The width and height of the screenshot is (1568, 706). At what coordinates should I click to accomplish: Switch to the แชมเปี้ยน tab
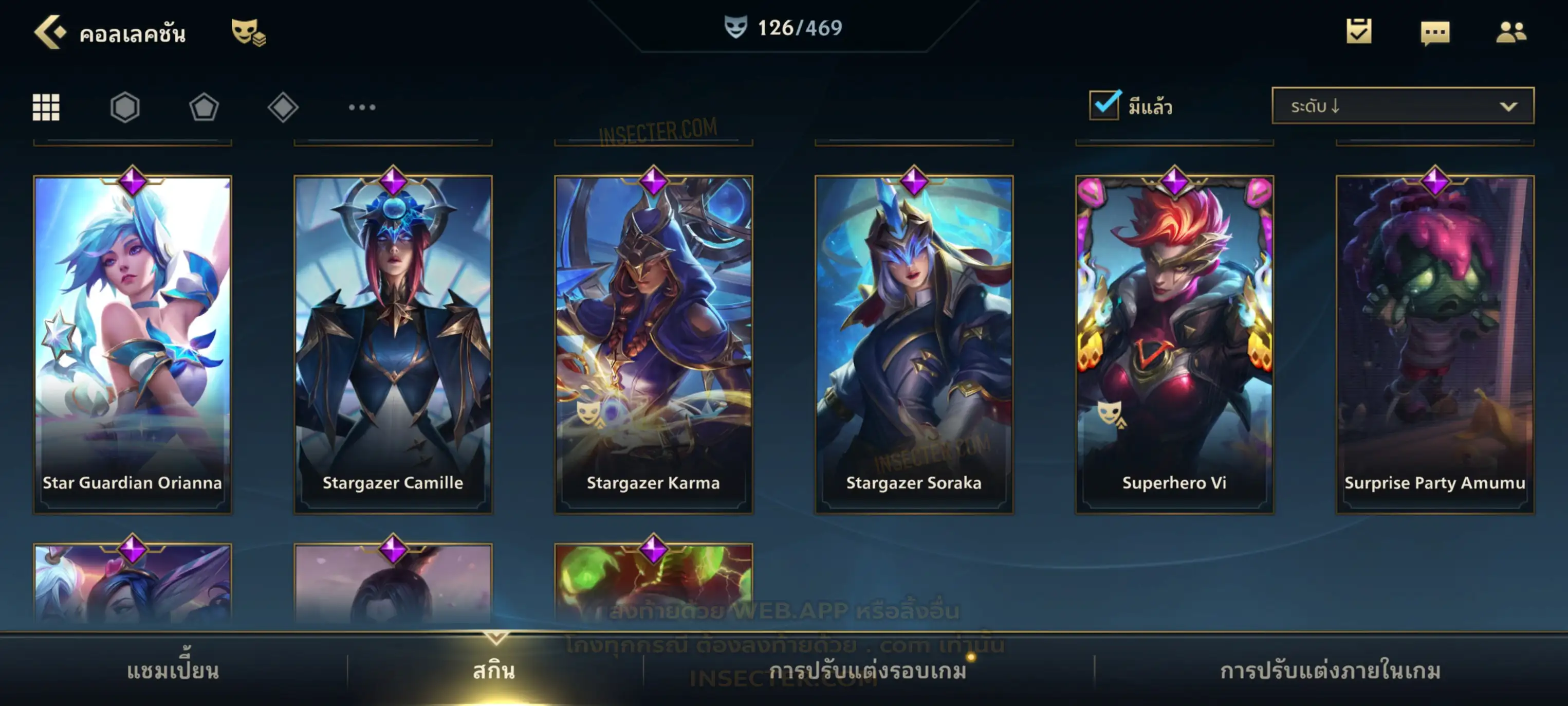tap(173, 671)
